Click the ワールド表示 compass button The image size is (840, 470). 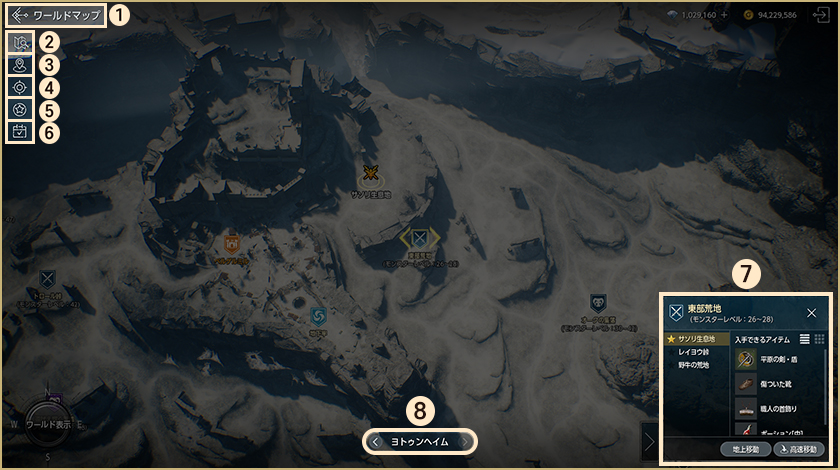point(49,424)
